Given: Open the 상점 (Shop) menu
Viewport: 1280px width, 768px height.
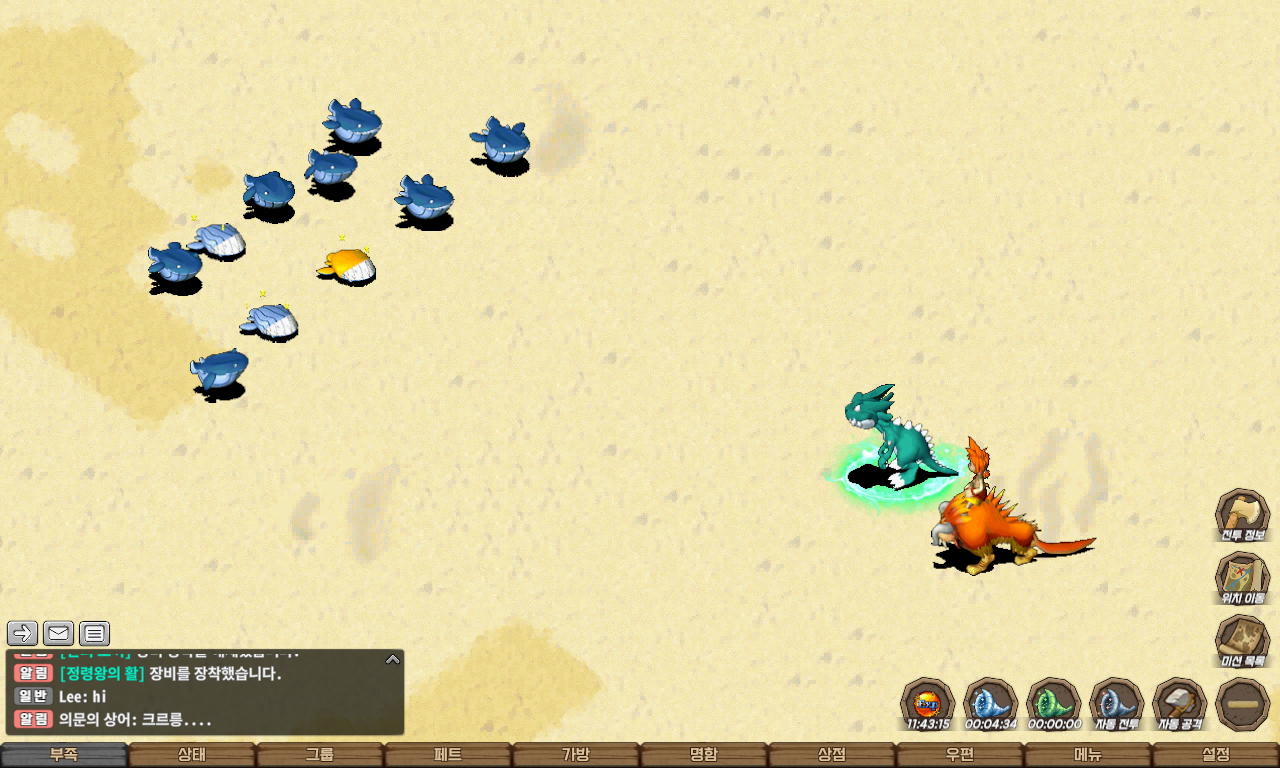Looking at the screenshot, I should coord(832,755).
